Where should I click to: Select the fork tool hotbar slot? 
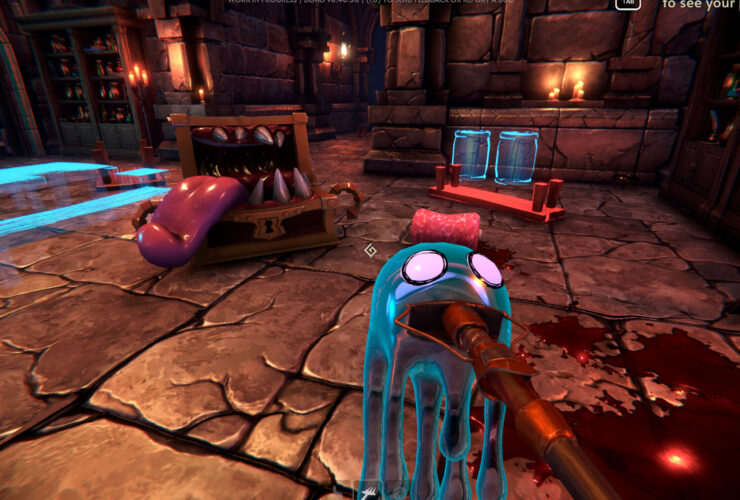coord(369,492)
